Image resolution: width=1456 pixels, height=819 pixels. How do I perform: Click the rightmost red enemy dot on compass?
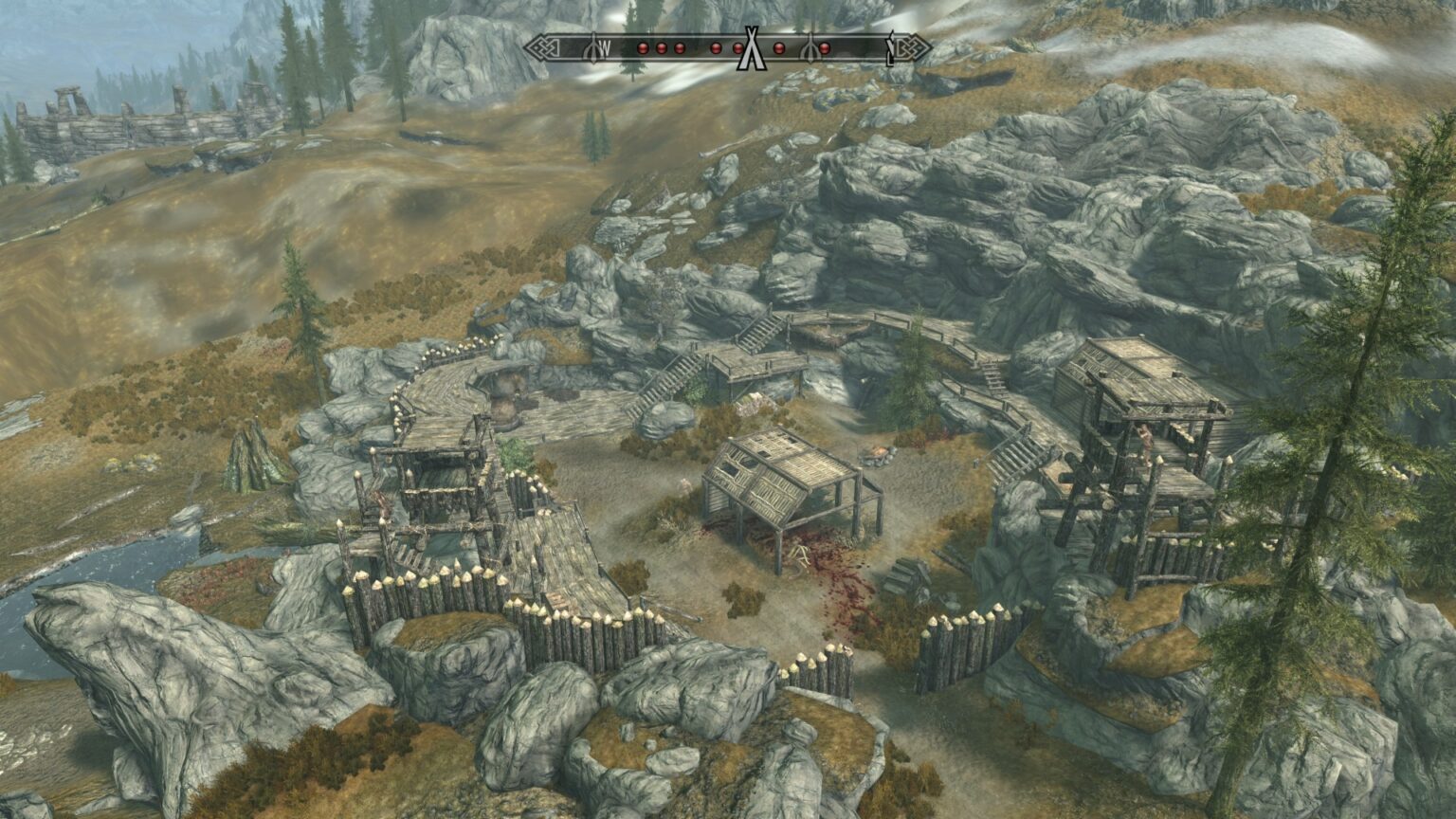pos(824,47)
